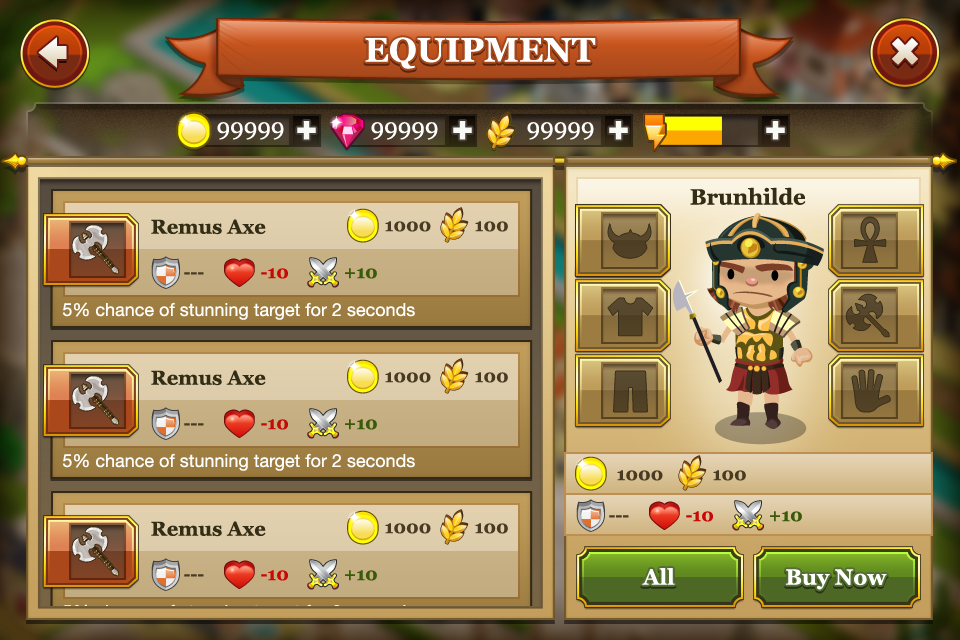Add more pink gems with plus button
The image size is (960, 640).
point(462,130)
